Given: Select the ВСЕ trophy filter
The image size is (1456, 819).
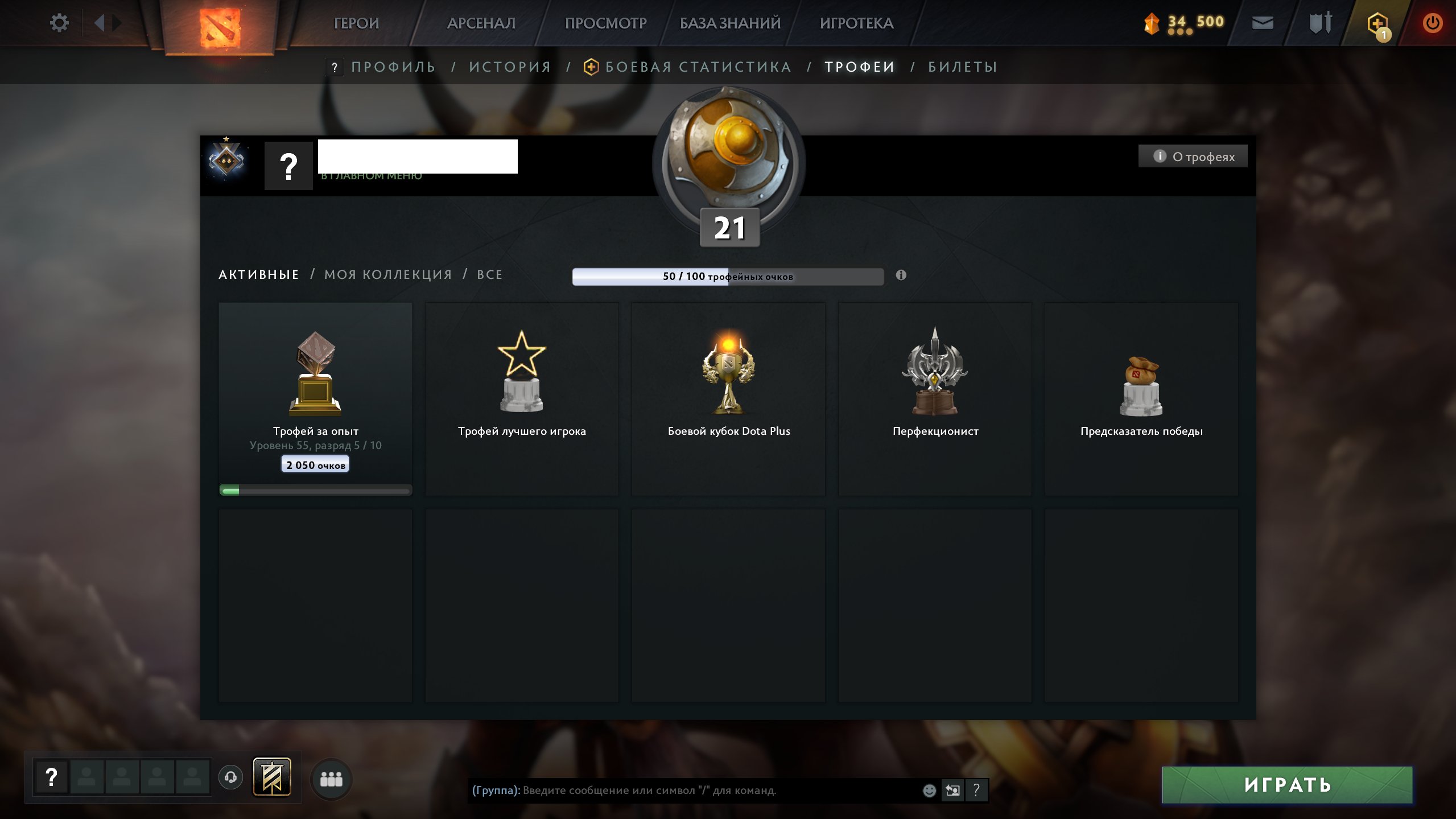Looking at the screenshot, I should point(489,274).
